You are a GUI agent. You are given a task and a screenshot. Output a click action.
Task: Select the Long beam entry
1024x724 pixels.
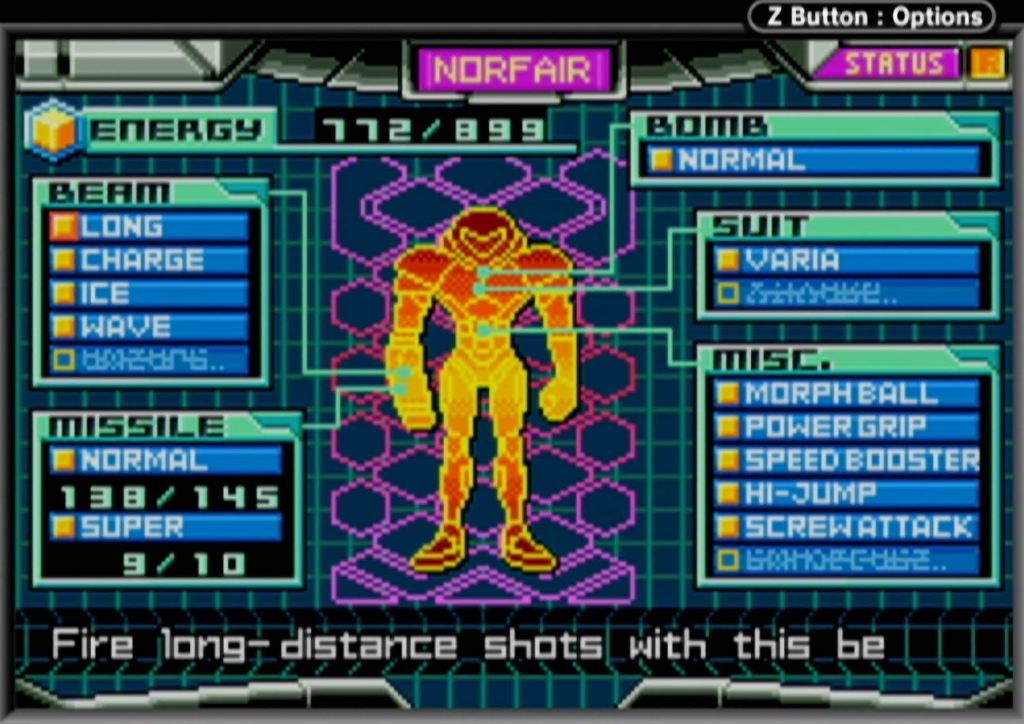pos(150,227)
